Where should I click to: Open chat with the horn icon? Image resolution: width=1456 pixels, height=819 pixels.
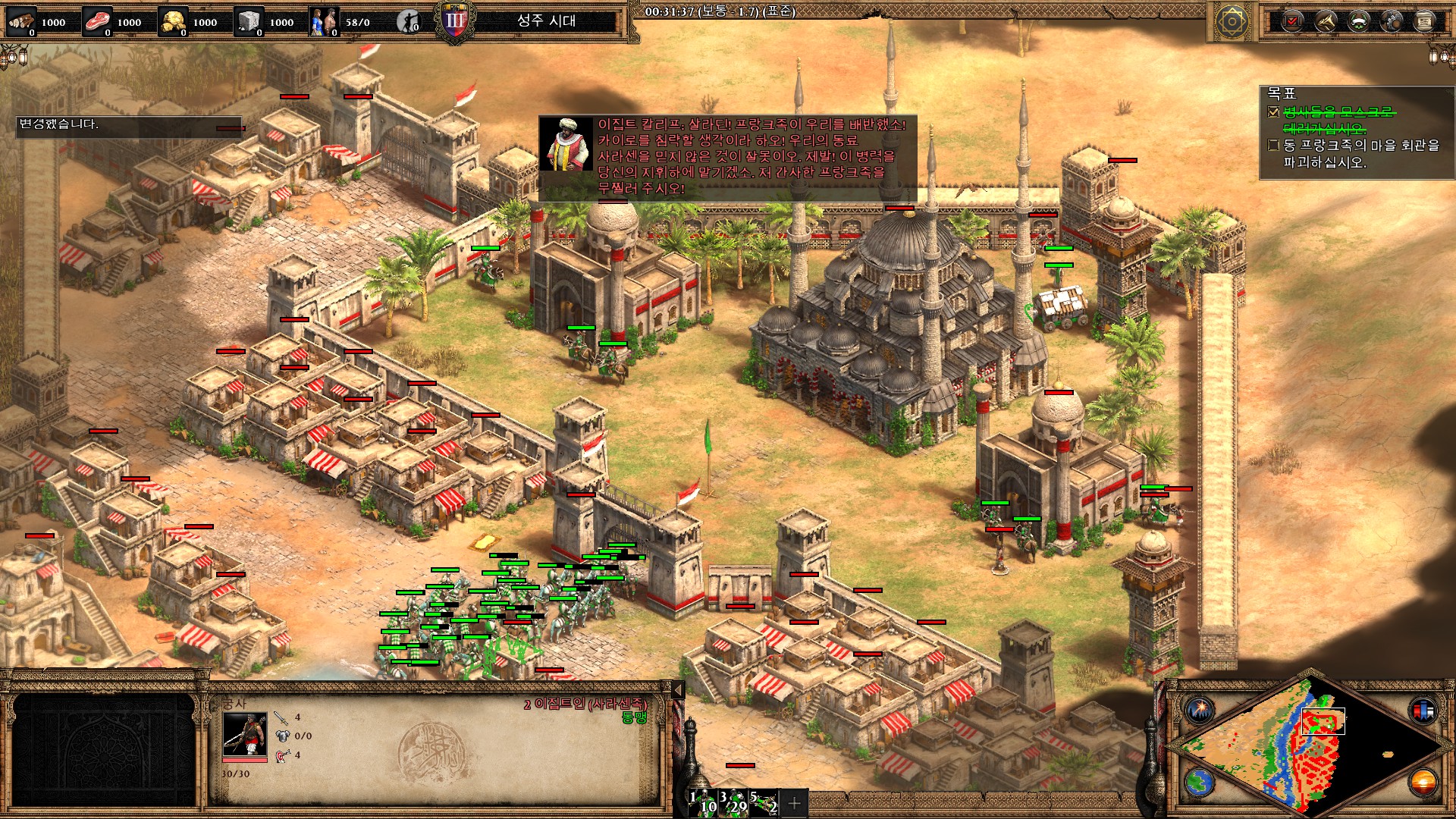point(1326,21)
